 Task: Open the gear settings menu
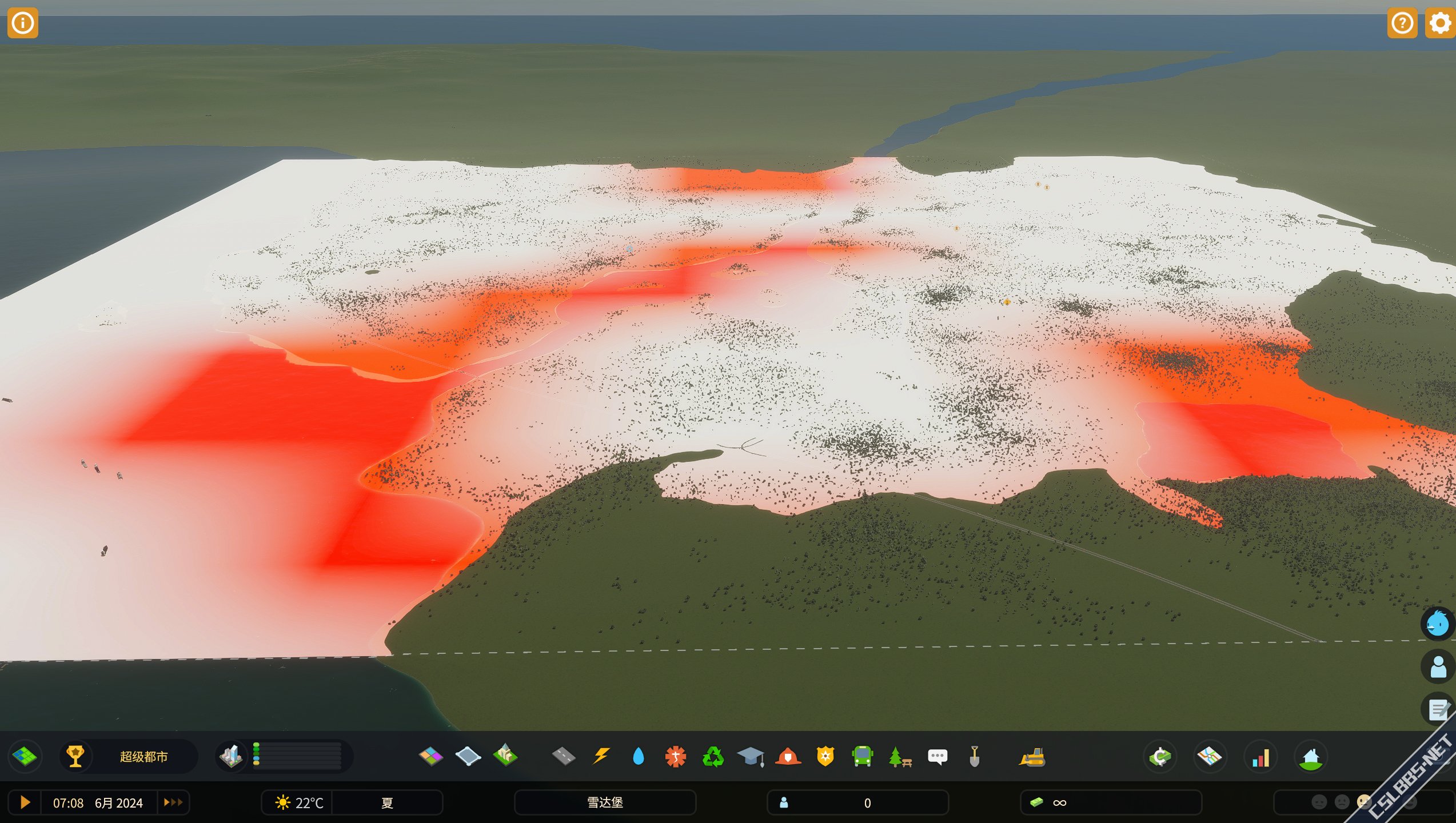(1439, 23)
